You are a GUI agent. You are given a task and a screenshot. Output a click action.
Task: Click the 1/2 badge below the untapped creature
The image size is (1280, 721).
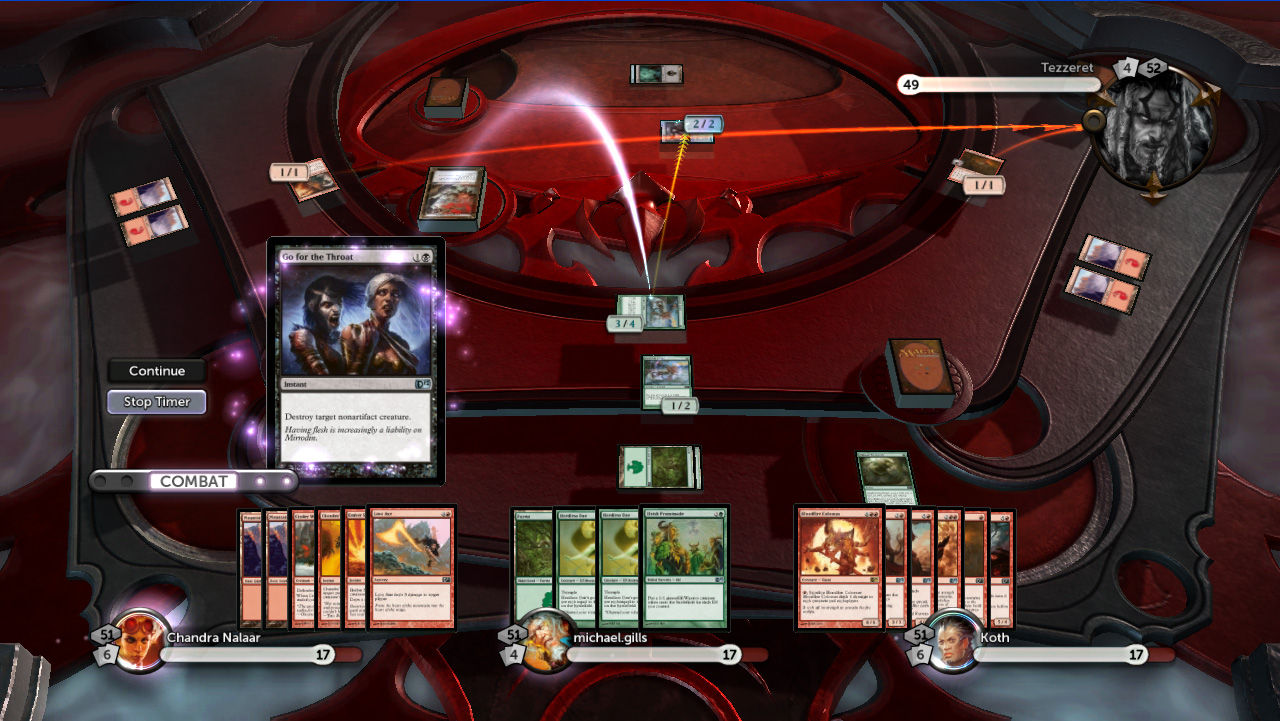pos(679,405)
